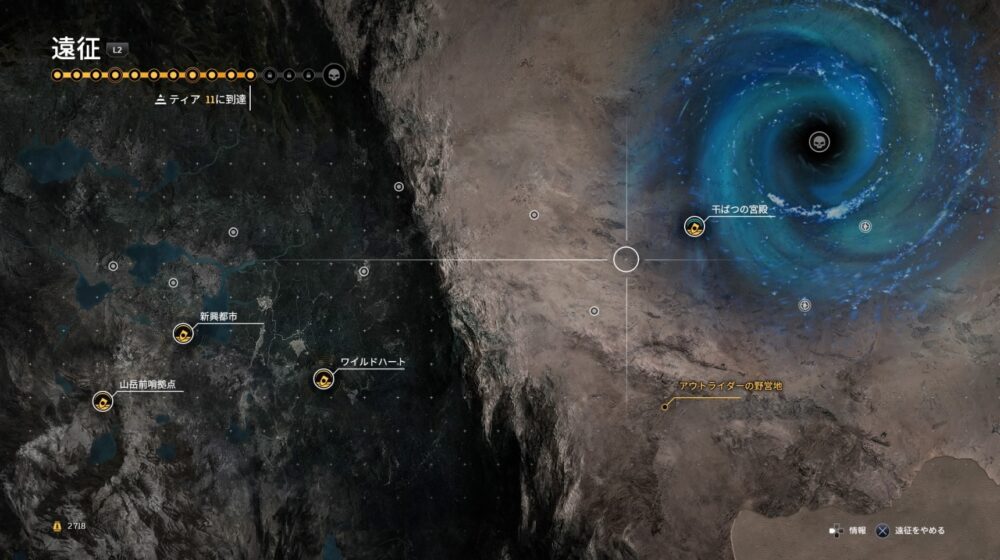
Task: Select the 新興都市 expedition marker
Action: tap(183, 333)
